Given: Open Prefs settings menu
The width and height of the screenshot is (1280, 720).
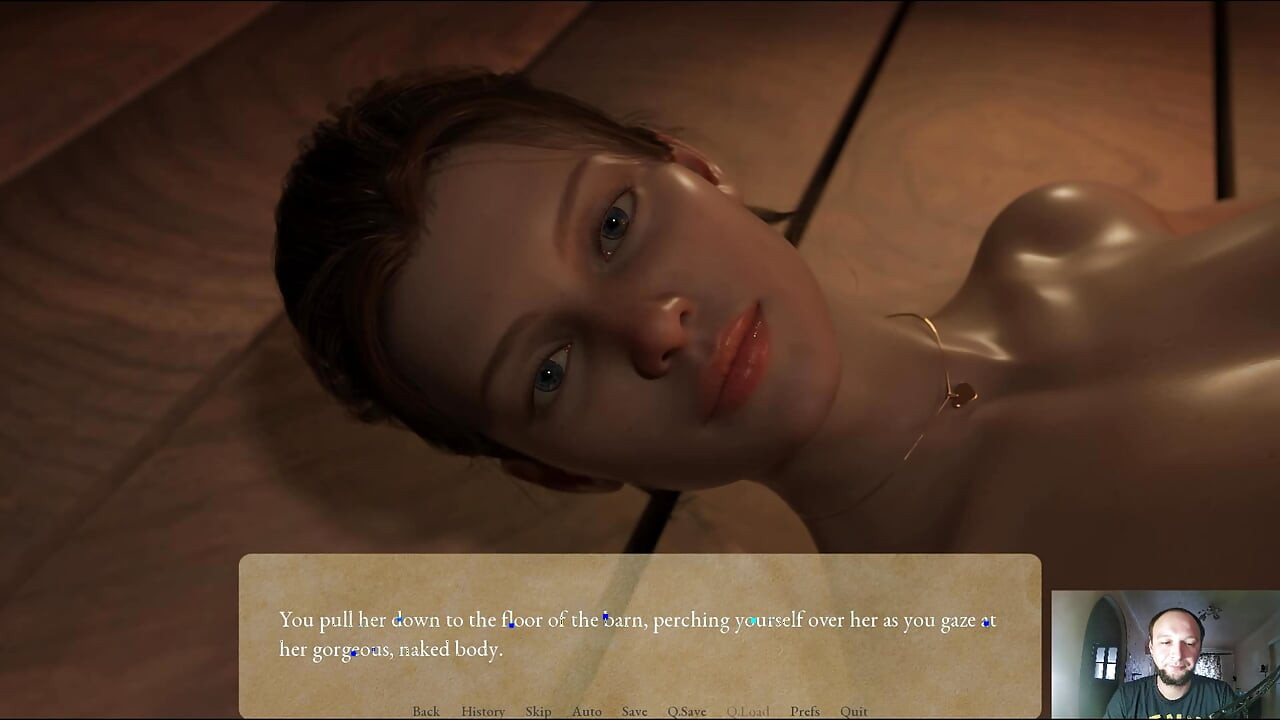Looking at the screenshot, I should (805, 711).
